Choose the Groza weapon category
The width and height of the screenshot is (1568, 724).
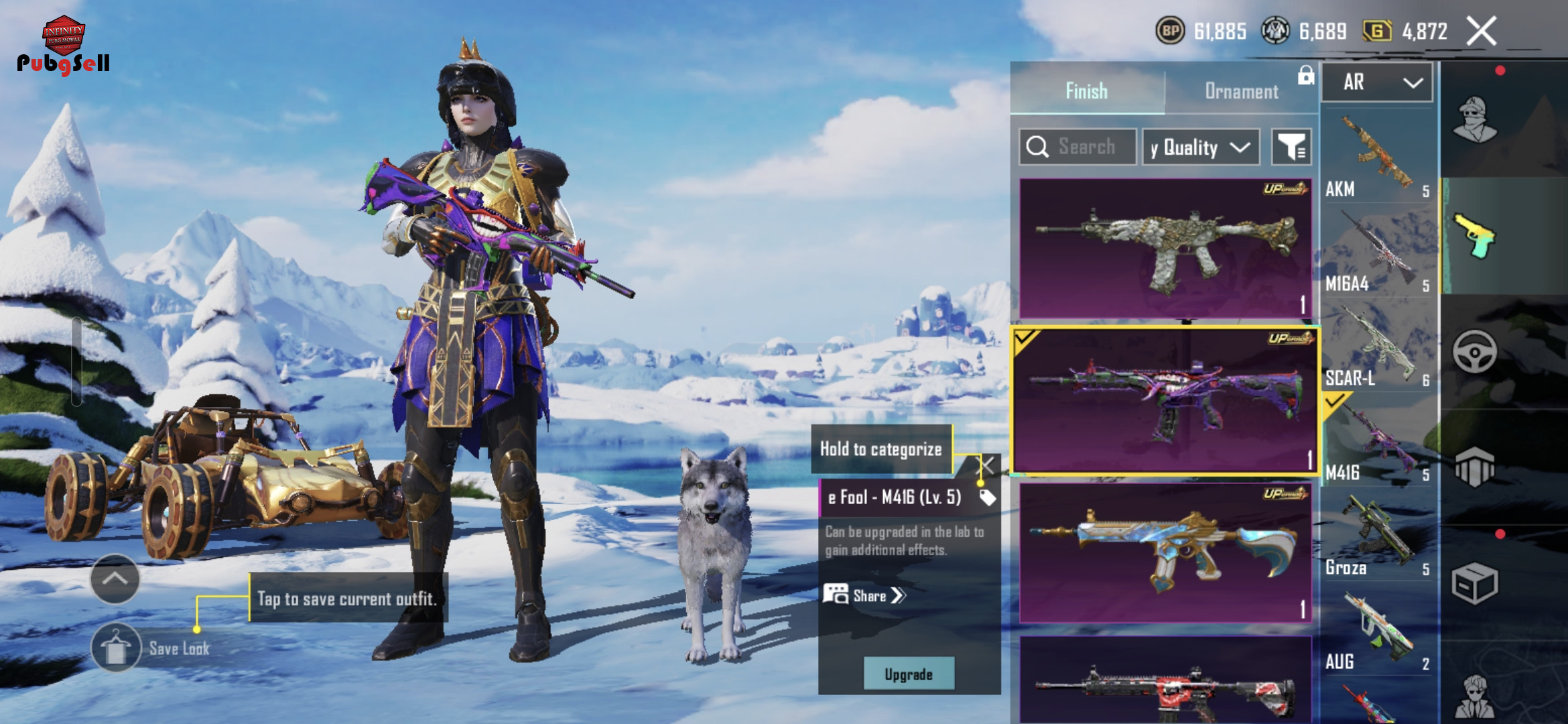click(1379, 537)
